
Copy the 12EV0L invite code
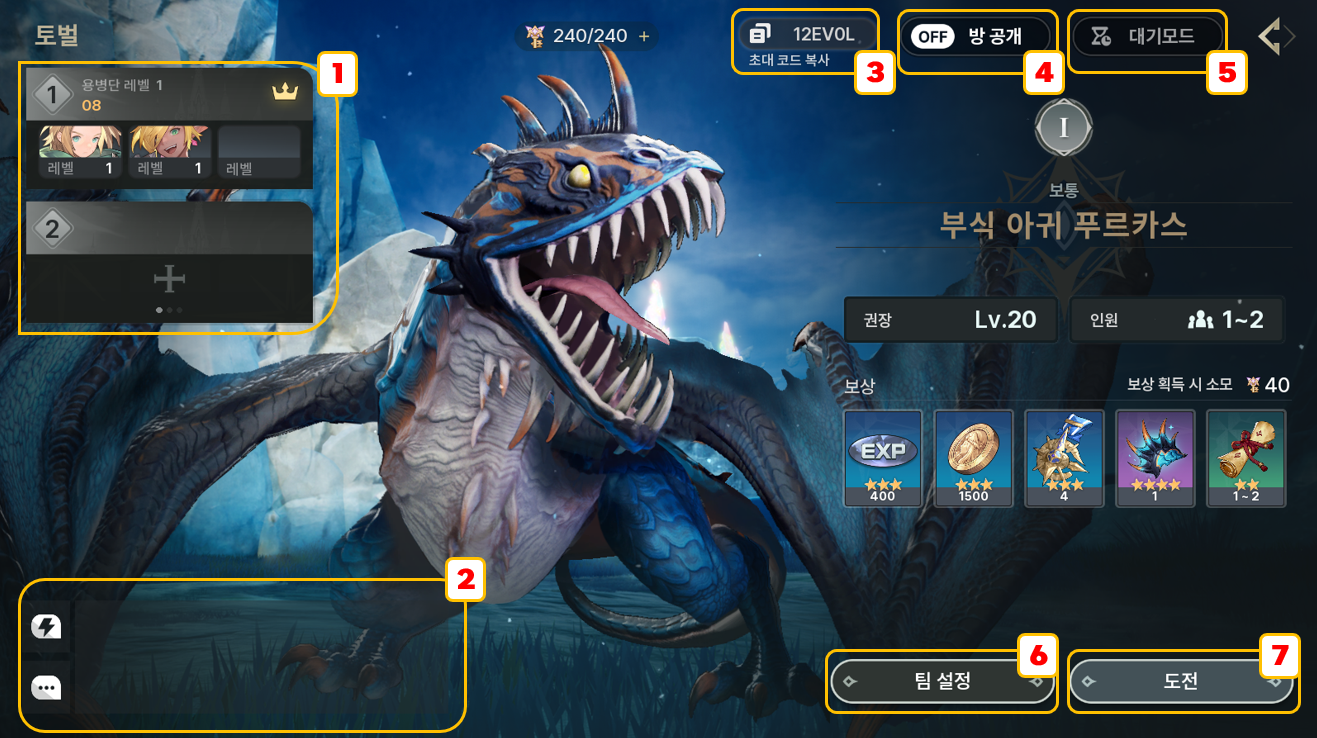[805, 35]
